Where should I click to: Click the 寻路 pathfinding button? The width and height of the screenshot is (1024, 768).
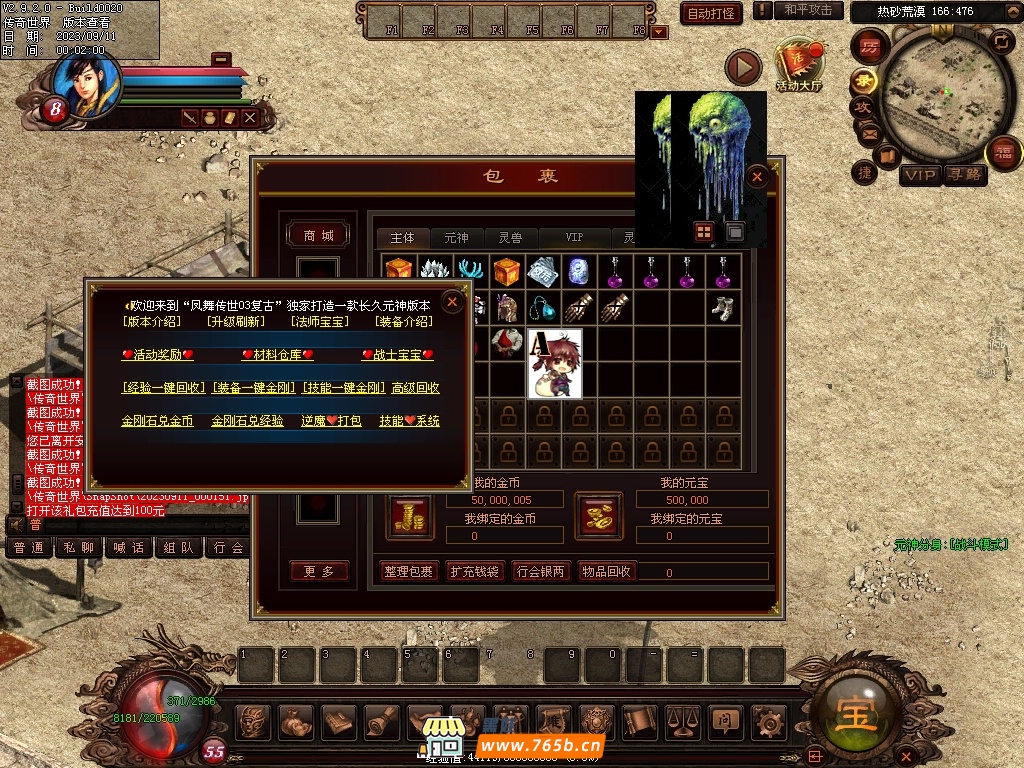point(965,176)
